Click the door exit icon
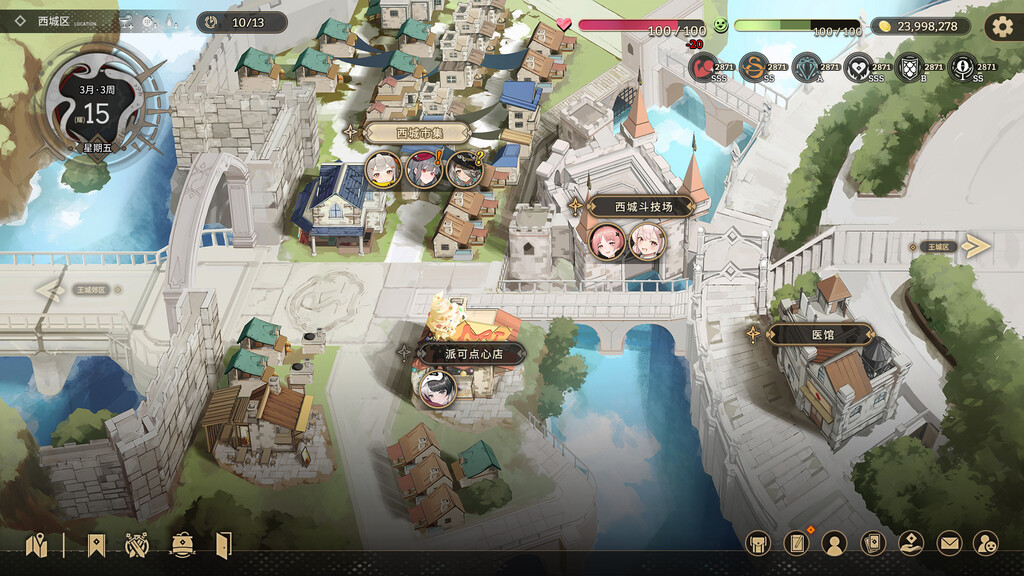Image resolution: width=1024 pixels, height=576 pixels. tap(223, 545)
